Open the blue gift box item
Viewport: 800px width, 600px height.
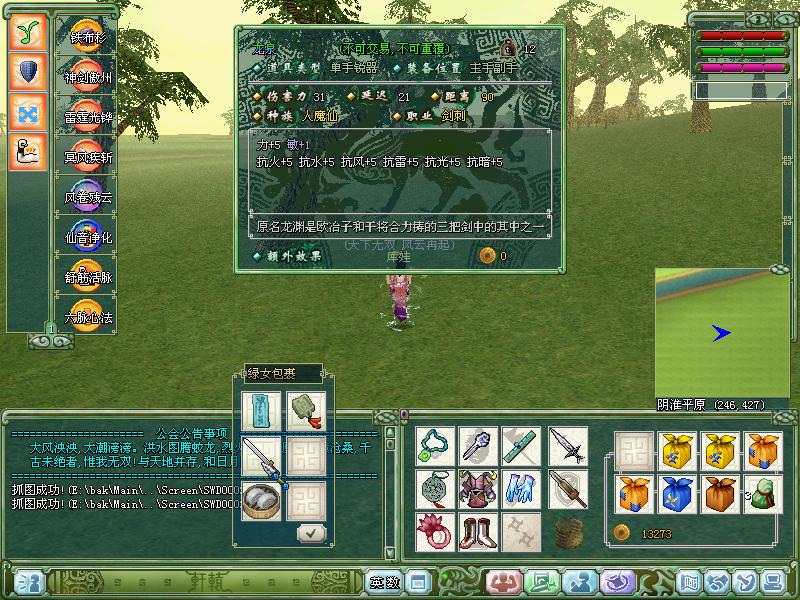(x=677, y=494)
